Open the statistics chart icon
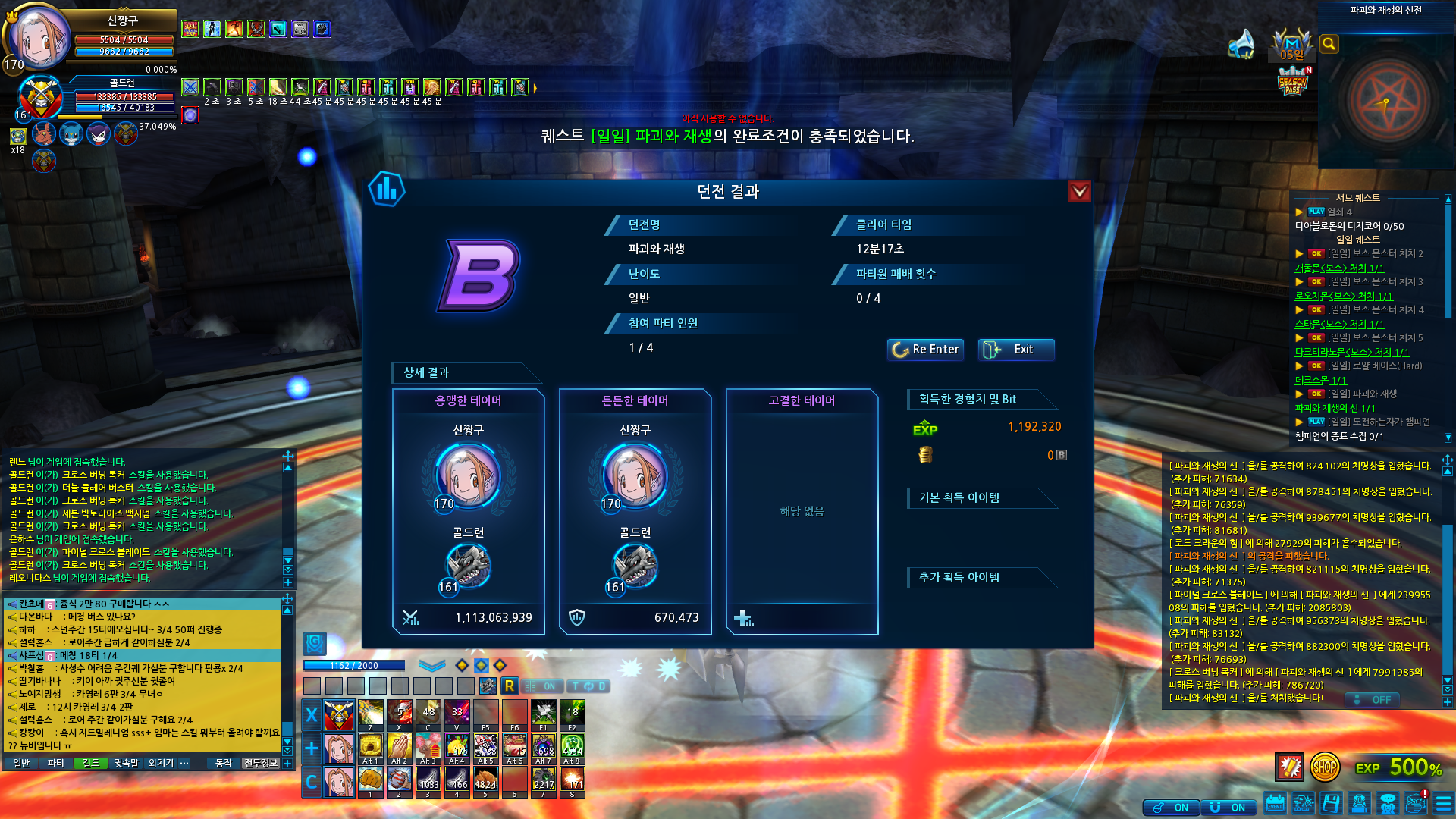The height and width of the screenshot is (819, 1456). click(387, 189)
